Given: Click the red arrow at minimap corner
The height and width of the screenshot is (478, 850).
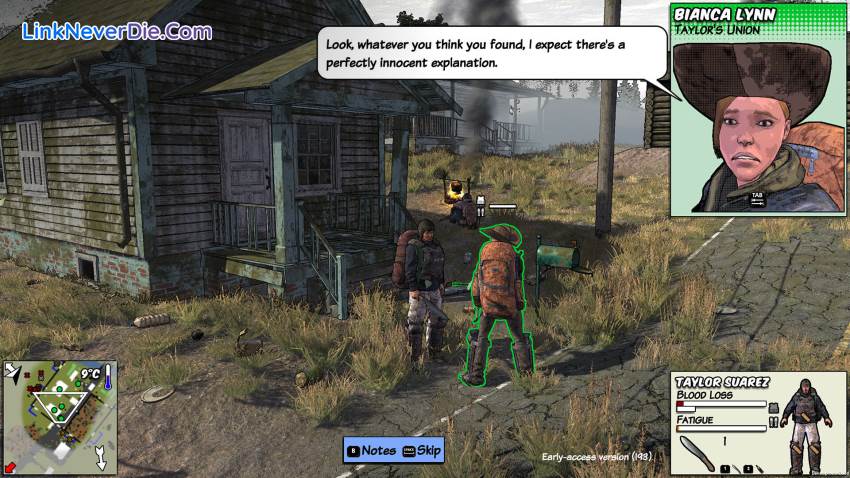Looking at the screenshot, I should (x=10, y=467).
